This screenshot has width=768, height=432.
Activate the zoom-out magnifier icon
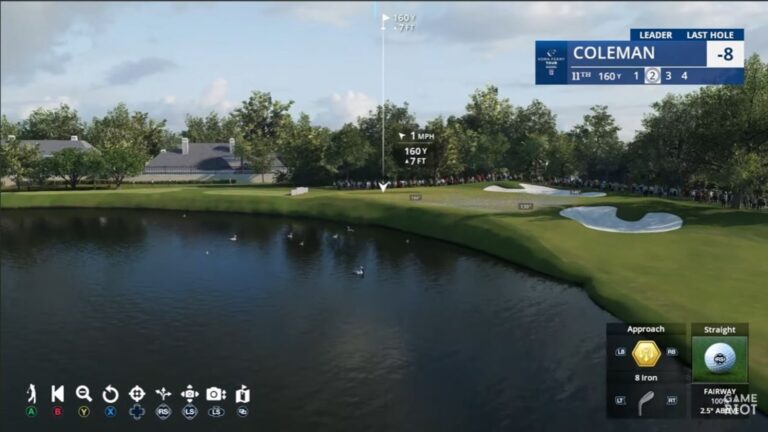(x=84, y=394)
